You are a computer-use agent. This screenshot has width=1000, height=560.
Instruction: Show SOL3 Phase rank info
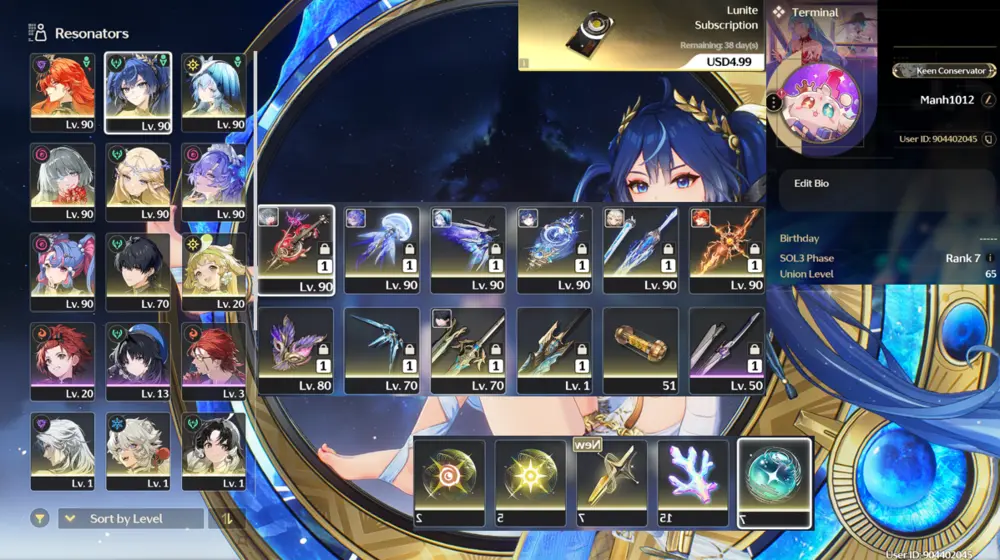point(990,258)
